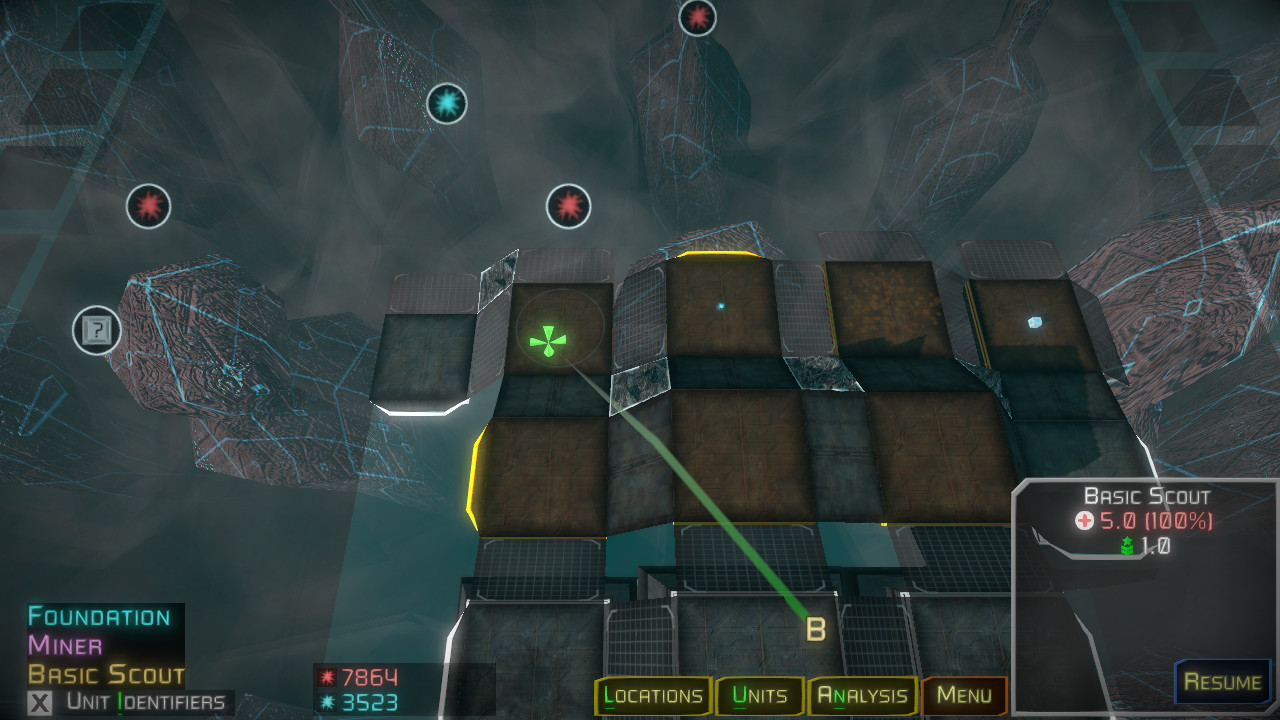Click the red enemy star marker at top
The height and width of the screenshot is (720, 1280).
pyautogui.click(x=696, y=17)
